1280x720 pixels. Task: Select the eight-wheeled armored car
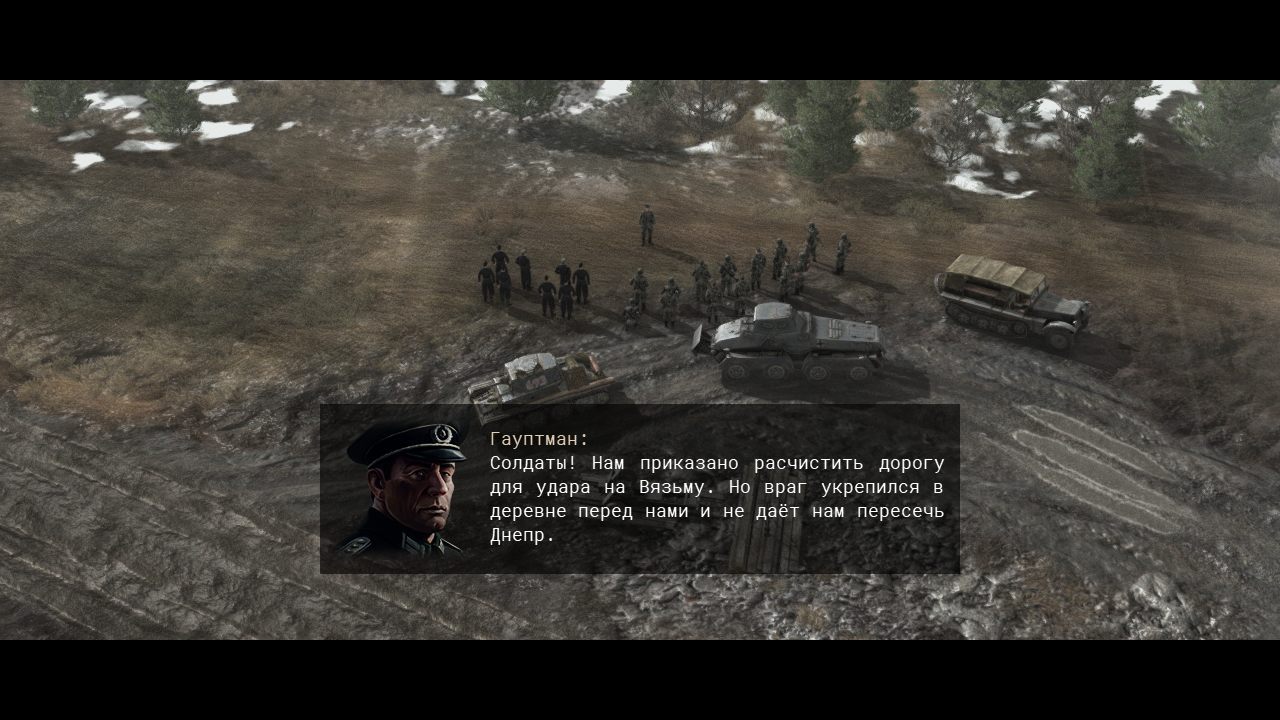point(790,340)
